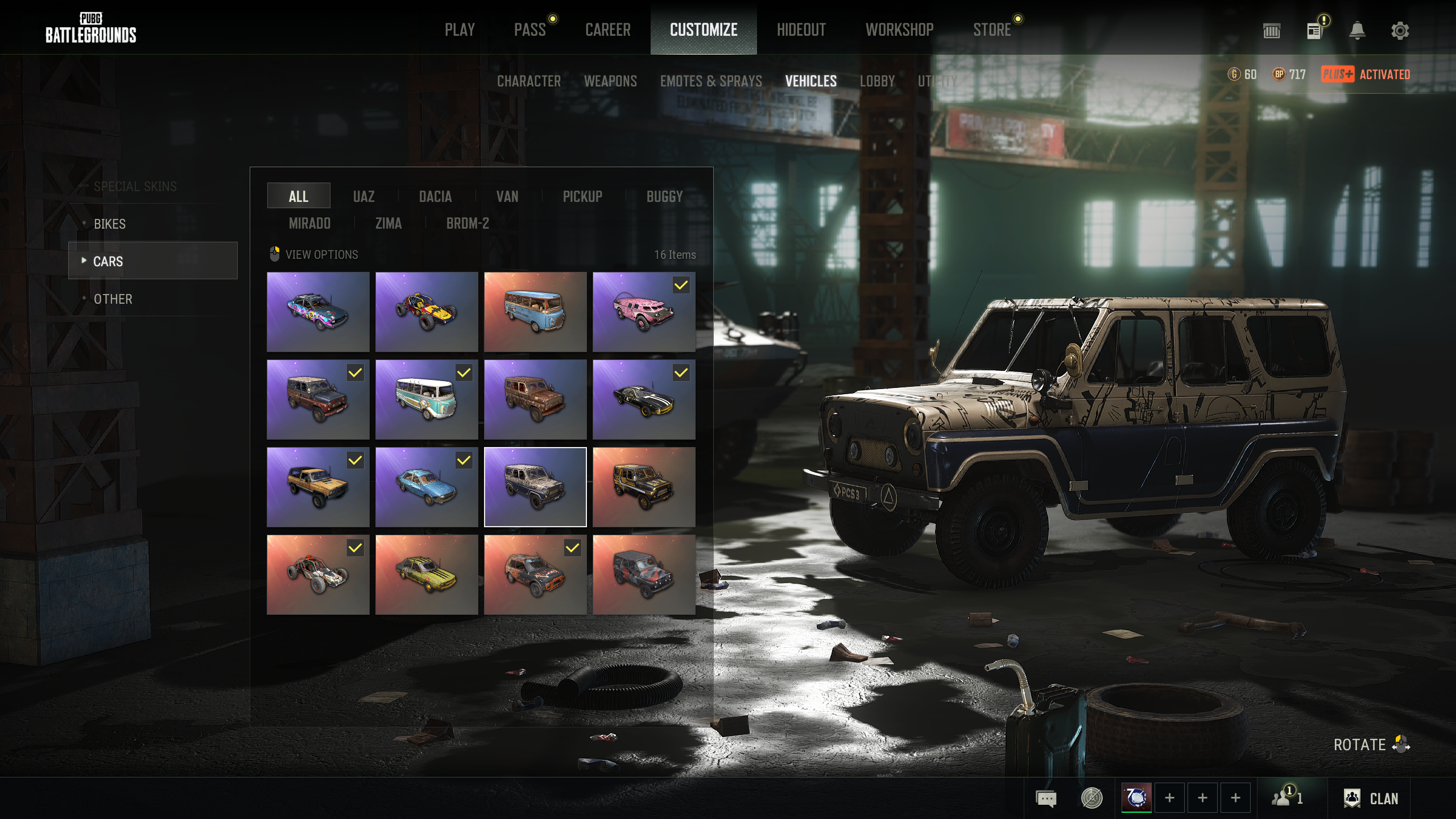Switch to Emotes & Sprays category
1456x819 pixels.
[711, 81]
